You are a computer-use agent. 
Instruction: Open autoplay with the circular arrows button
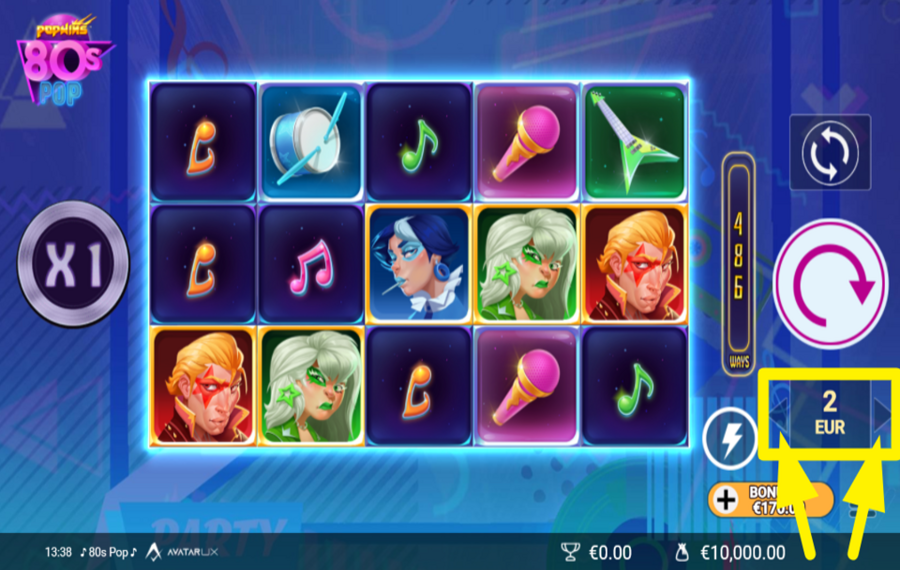(x=830, y=153)
